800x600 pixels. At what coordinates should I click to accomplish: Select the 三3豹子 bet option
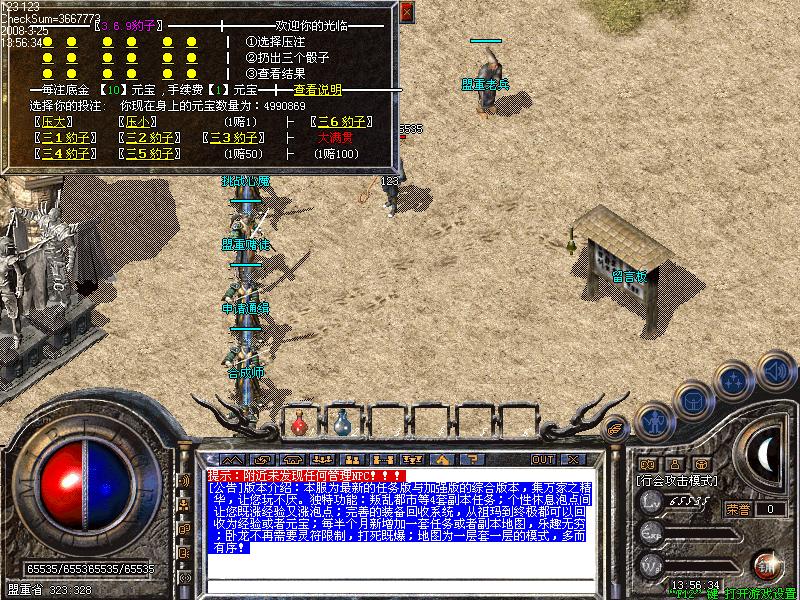[233, 138]
